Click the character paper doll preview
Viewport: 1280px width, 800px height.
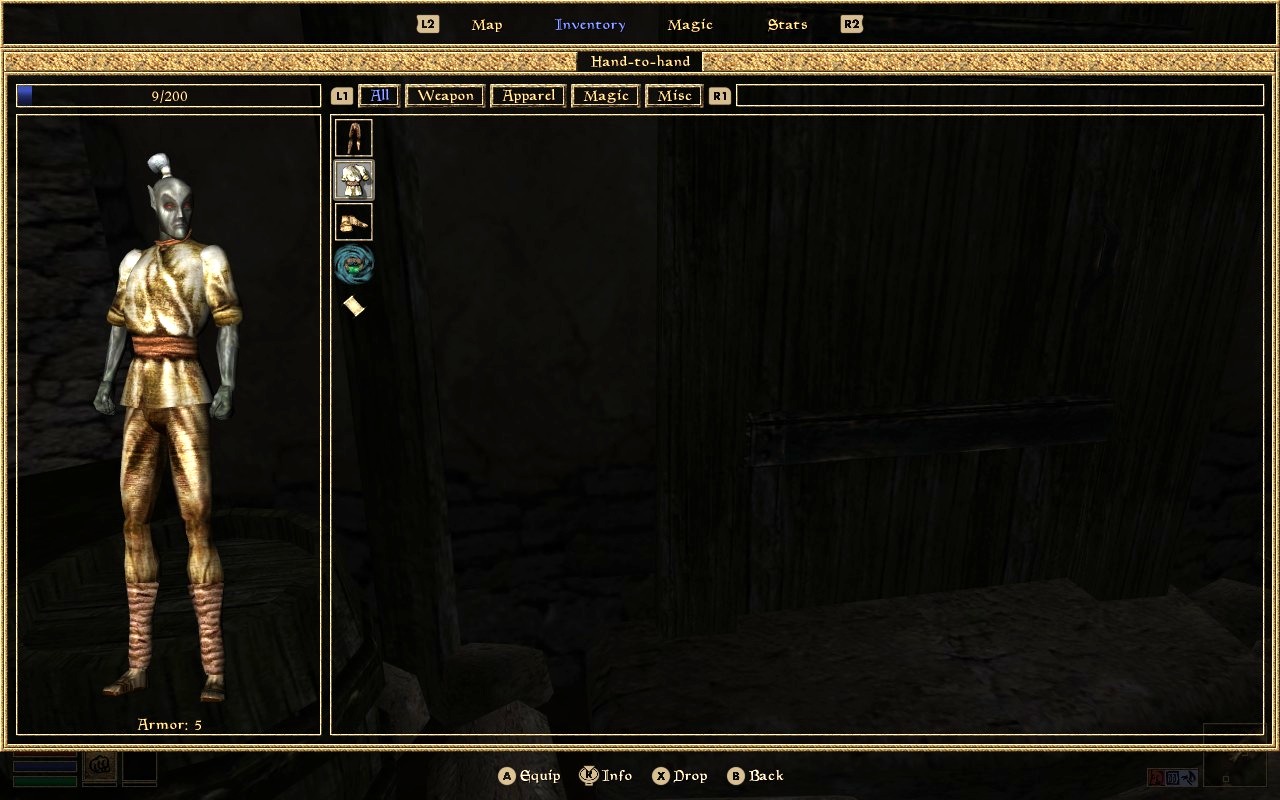click(x=168, y=420)
